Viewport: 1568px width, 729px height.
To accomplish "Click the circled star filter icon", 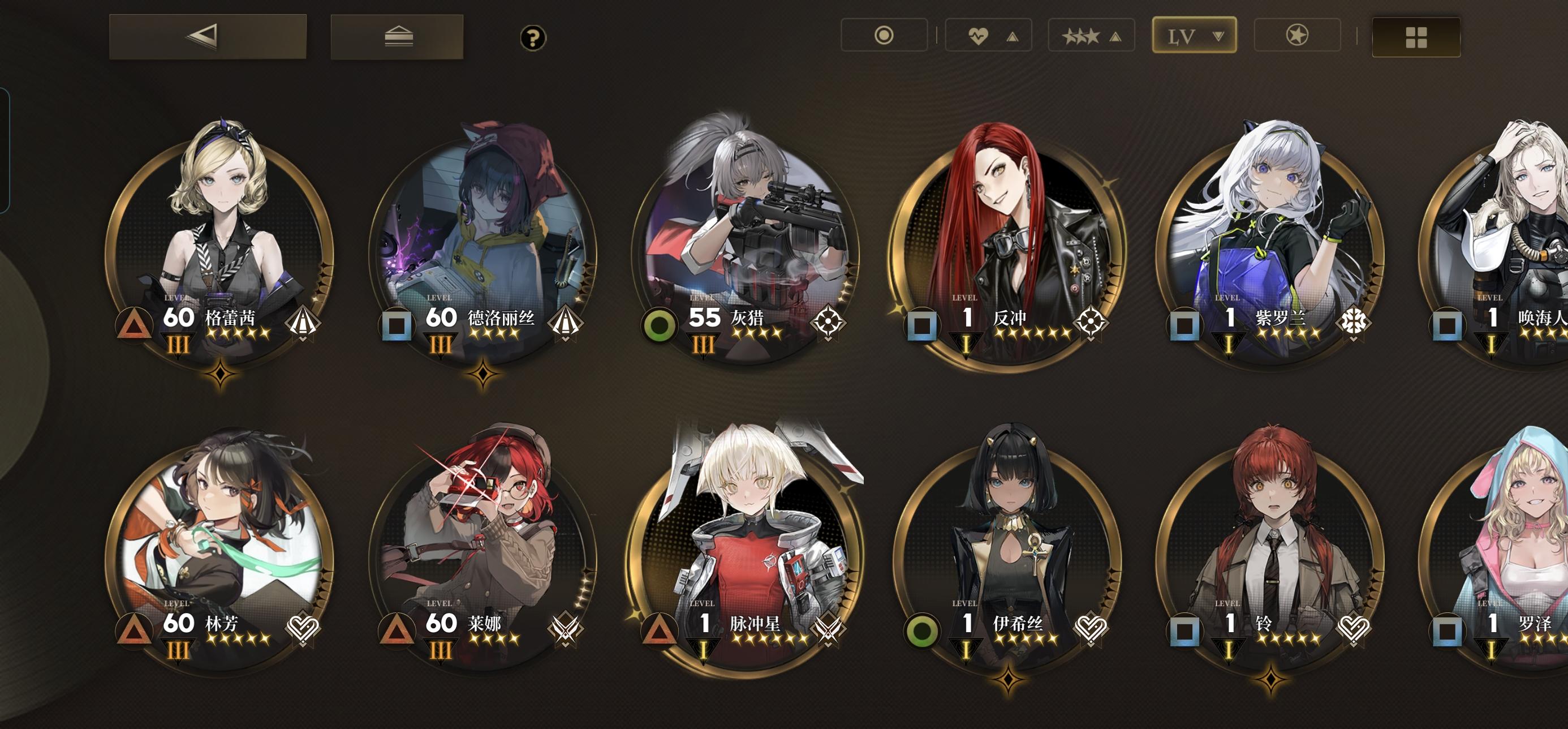I will pyautogui.click(x=1296, y=35).
